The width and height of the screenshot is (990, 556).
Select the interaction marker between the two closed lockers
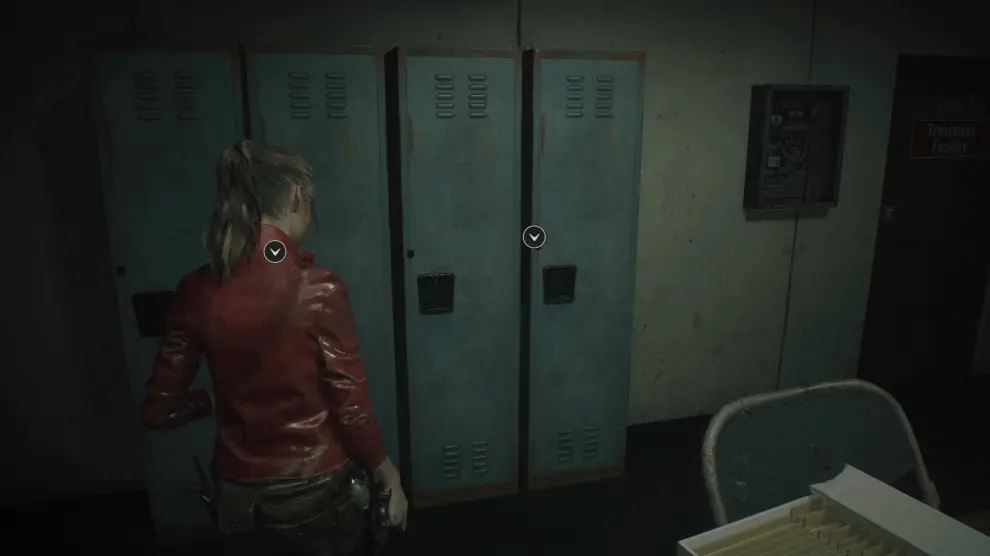[535, 237]
